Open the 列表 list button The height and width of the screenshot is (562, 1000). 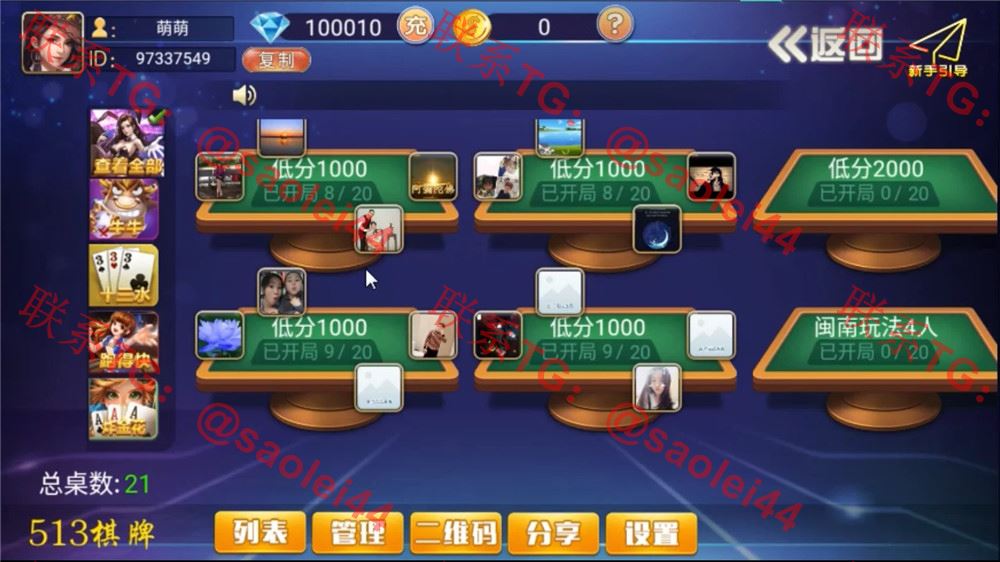(x=260, y=533)
